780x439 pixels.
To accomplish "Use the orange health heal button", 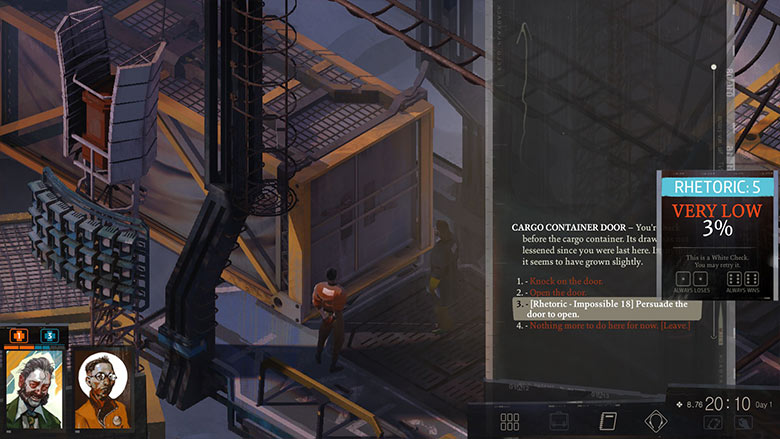I will pos(19,337).
